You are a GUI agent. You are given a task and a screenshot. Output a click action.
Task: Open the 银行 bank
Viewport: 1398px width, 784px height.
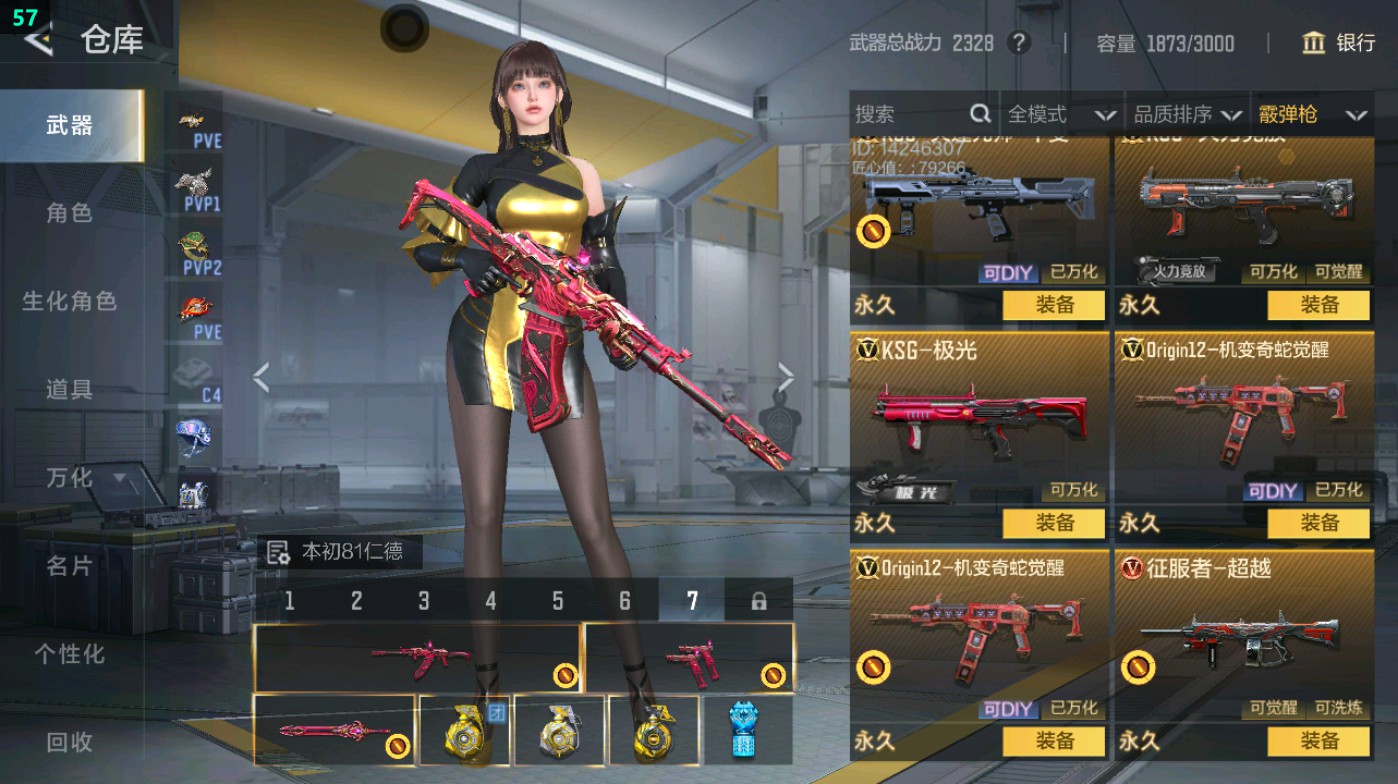pos(1338,43)
